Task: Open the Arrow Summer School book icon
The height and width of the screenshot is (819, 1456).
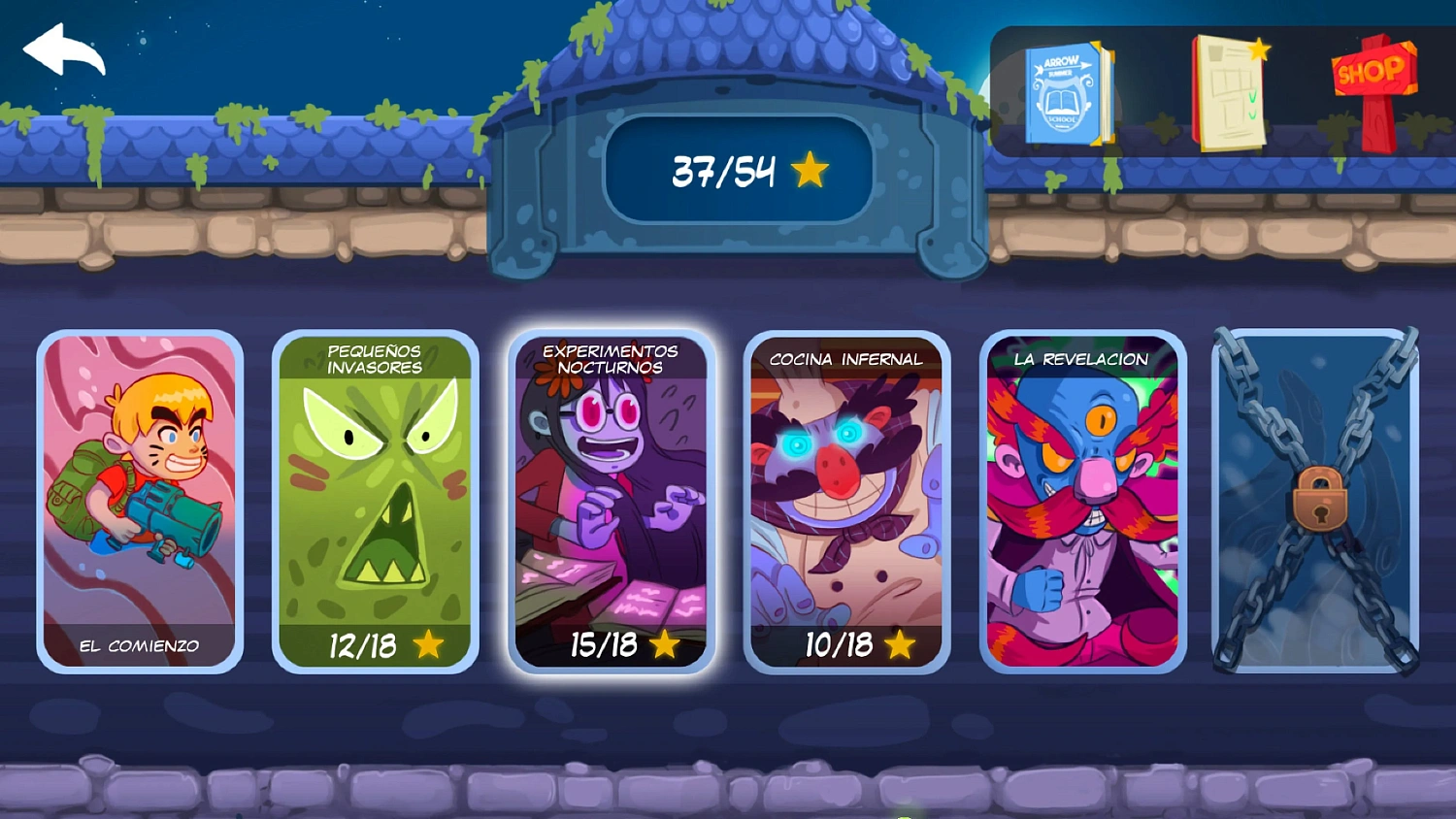Action: click(x=1066, y=92)
